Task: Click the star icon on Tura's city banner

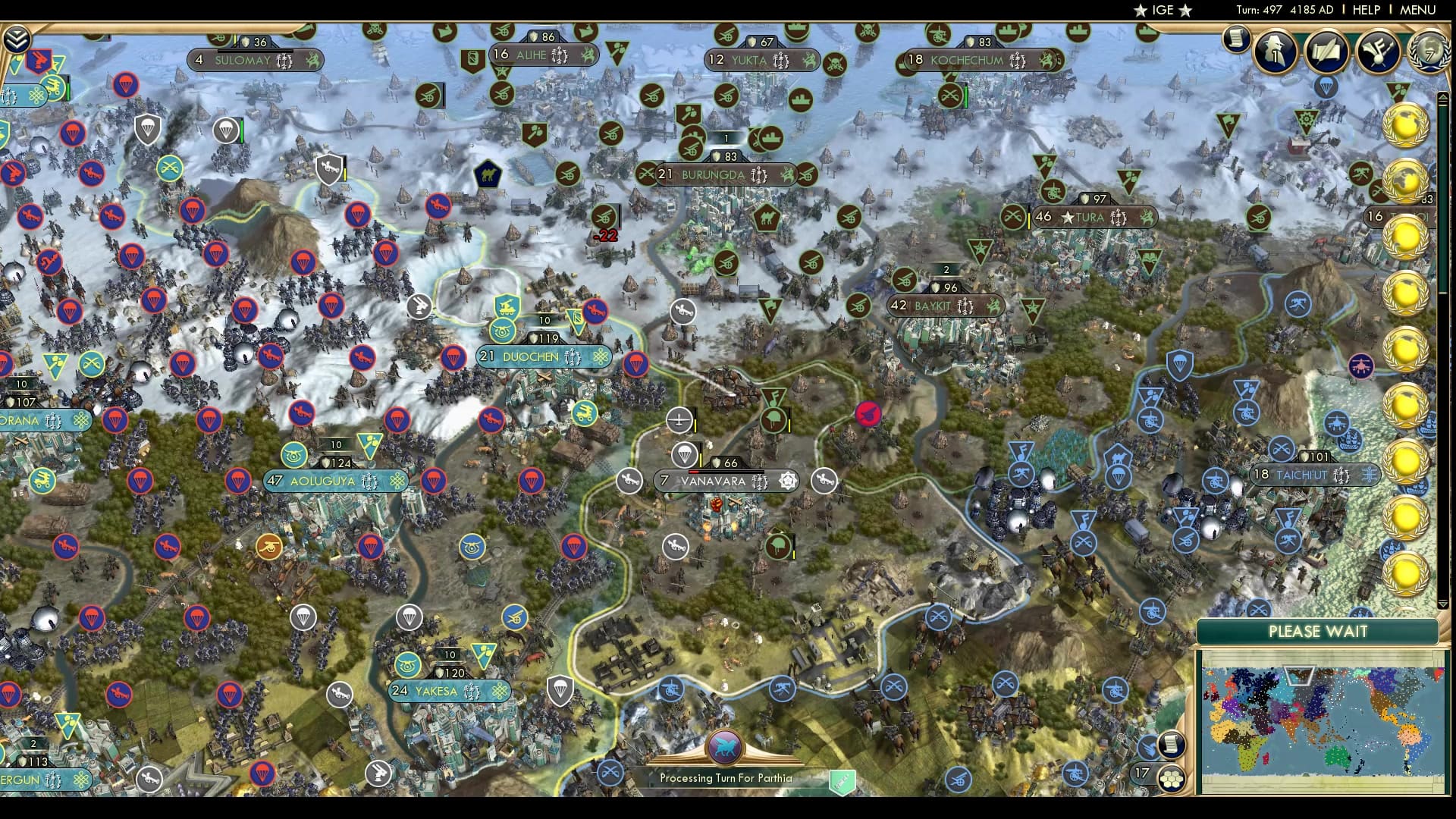Action: coord(1068,217)
